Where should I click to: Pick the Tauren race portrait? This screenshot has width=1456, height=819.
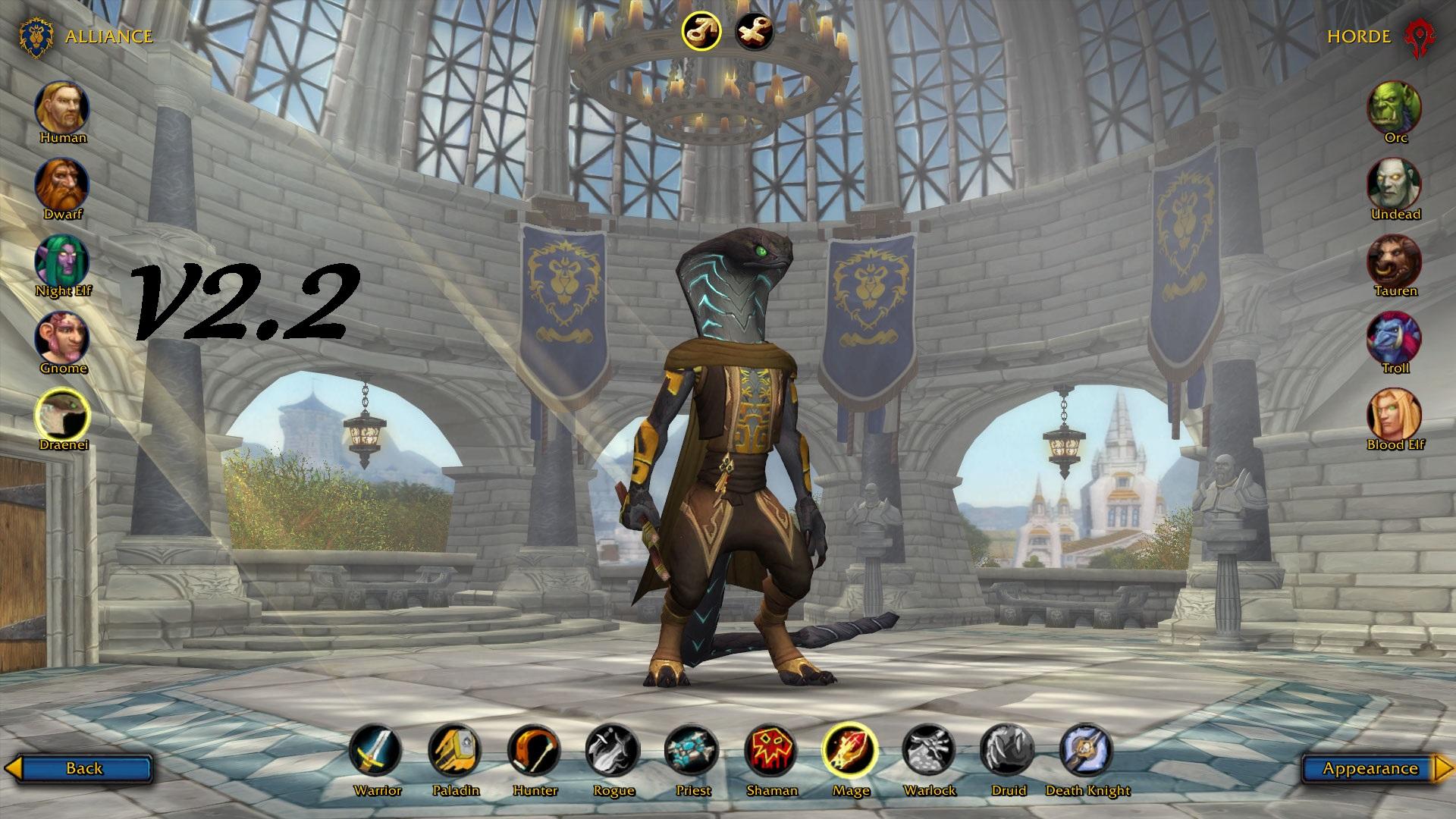[1395, 262]
